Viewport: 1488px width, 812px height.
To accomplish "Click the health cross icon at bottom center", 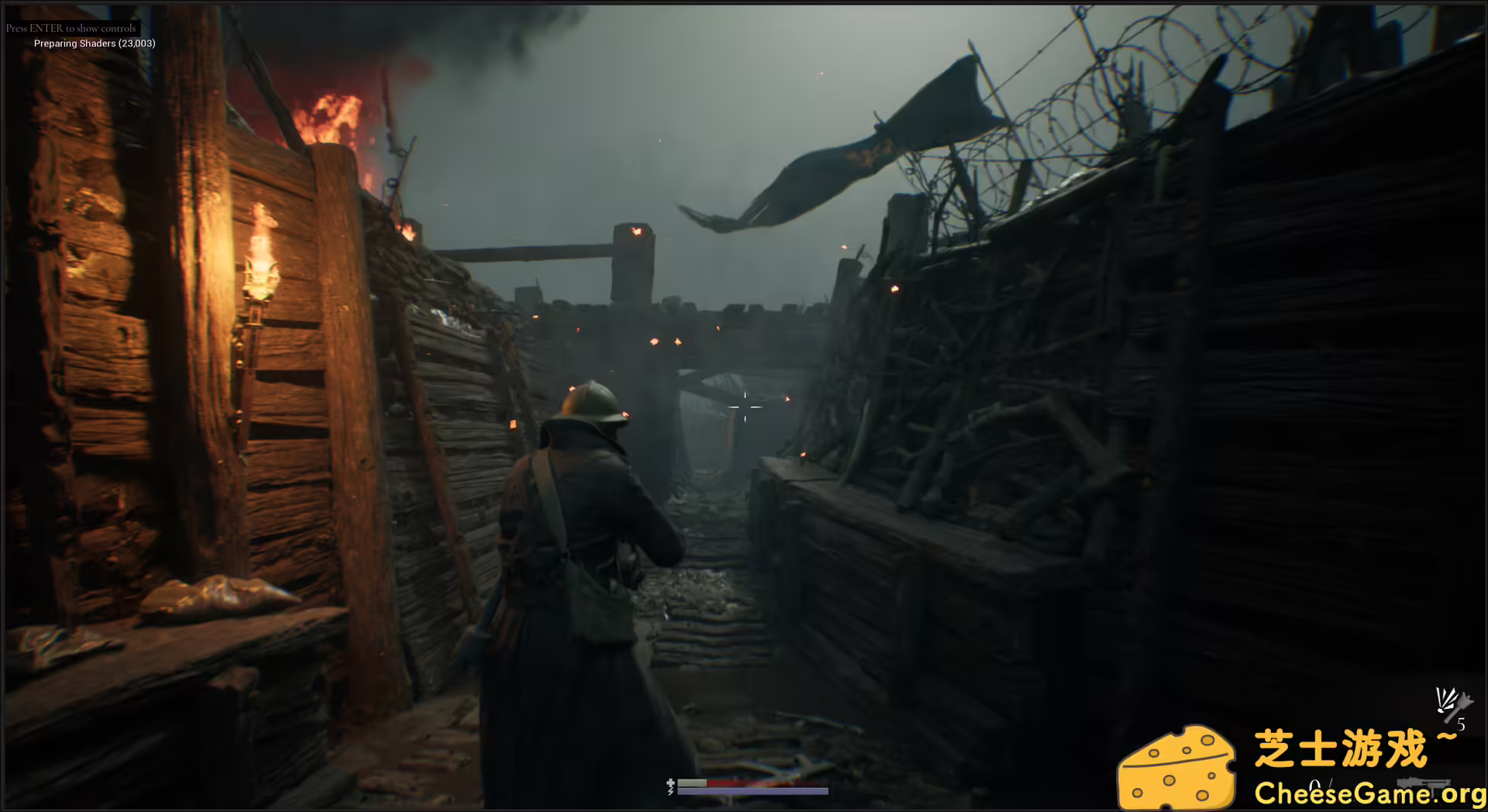I will 670,783.
